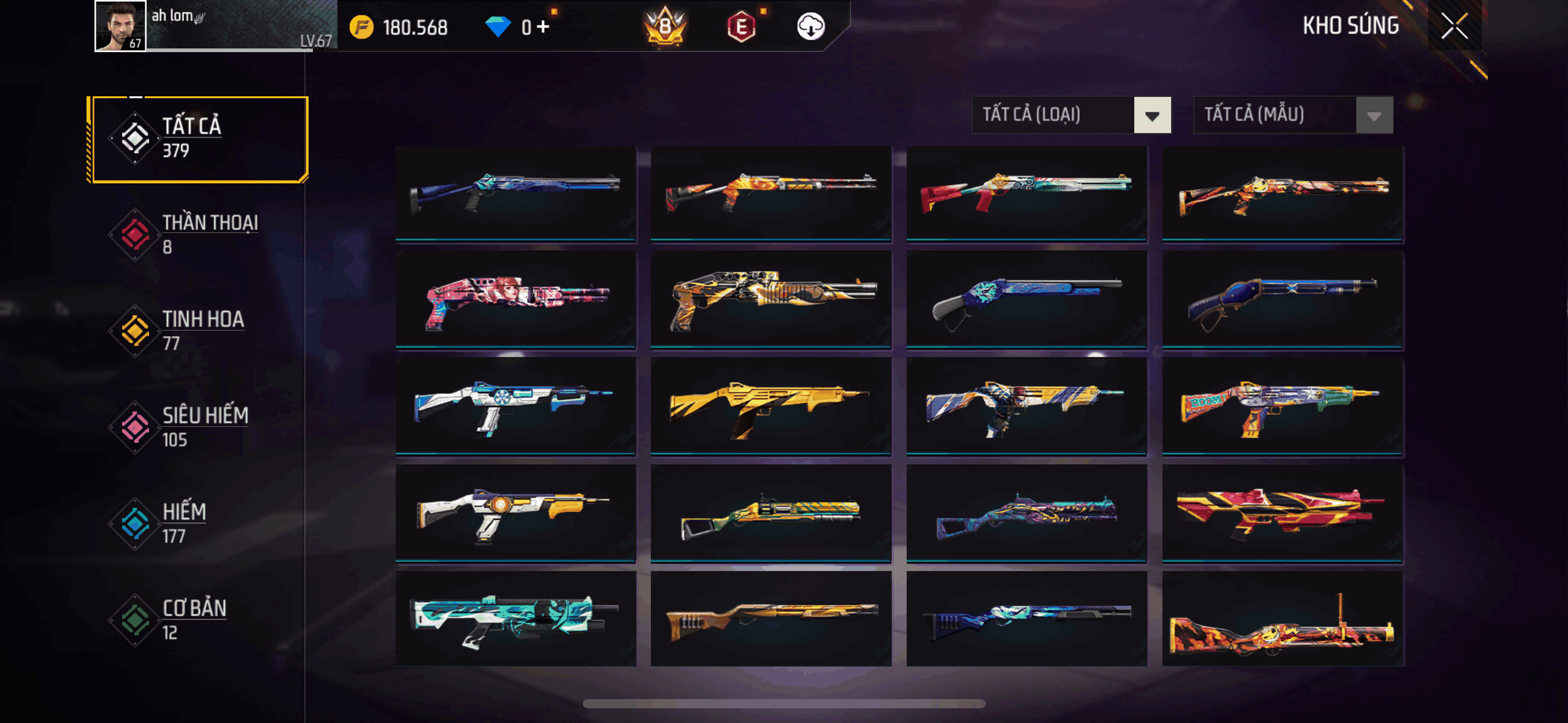
Task: Add diamonds with the plus button
Action: 543,27
